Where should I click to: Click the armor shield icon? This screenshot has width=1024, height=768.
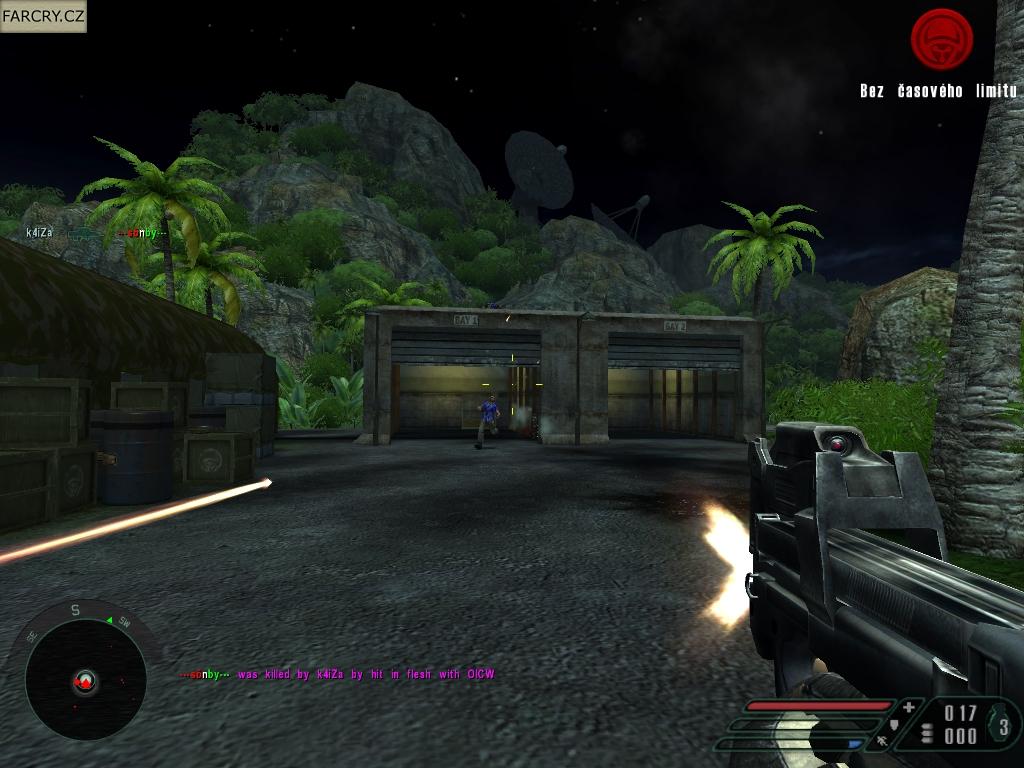pos(894,724)
